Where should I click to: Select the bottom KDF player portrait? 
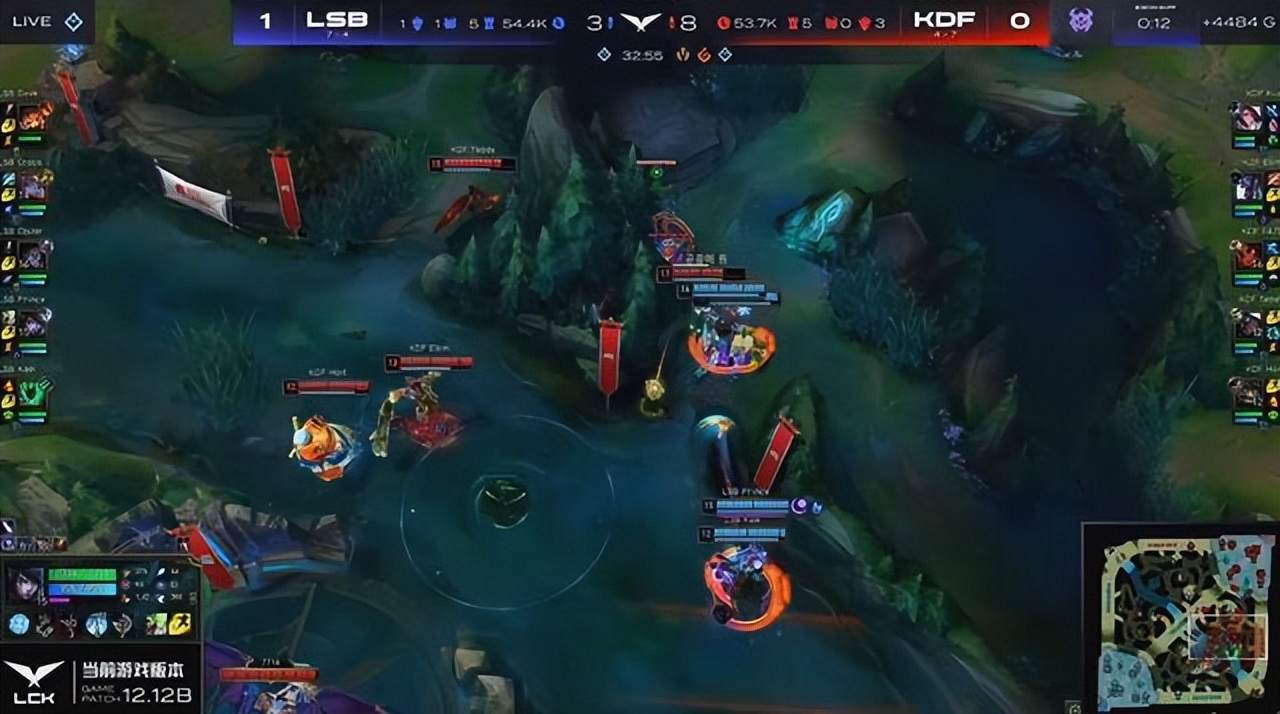[1247, 391]
